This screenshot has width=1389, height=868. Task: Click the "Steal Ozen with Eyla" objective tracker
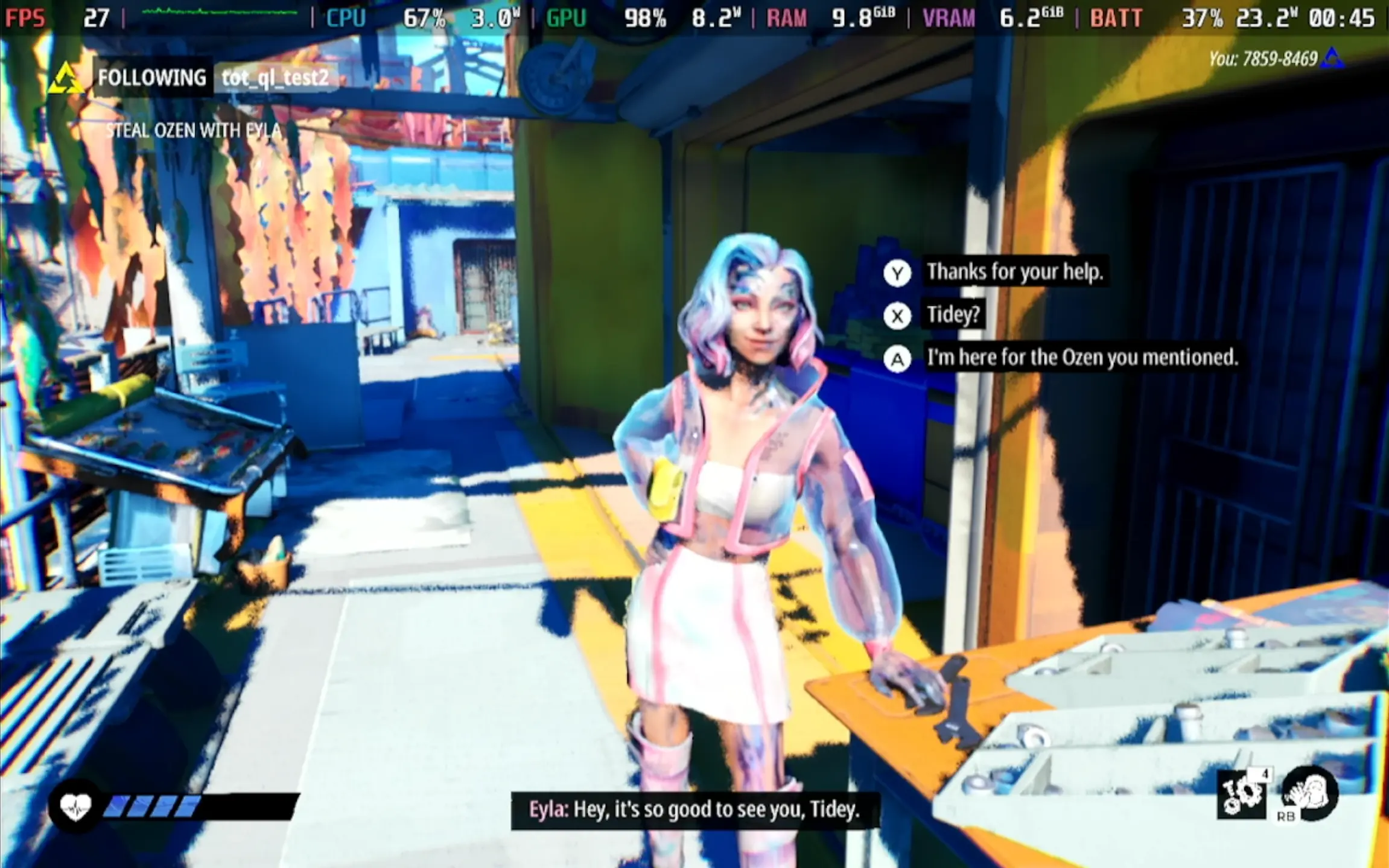193,130
